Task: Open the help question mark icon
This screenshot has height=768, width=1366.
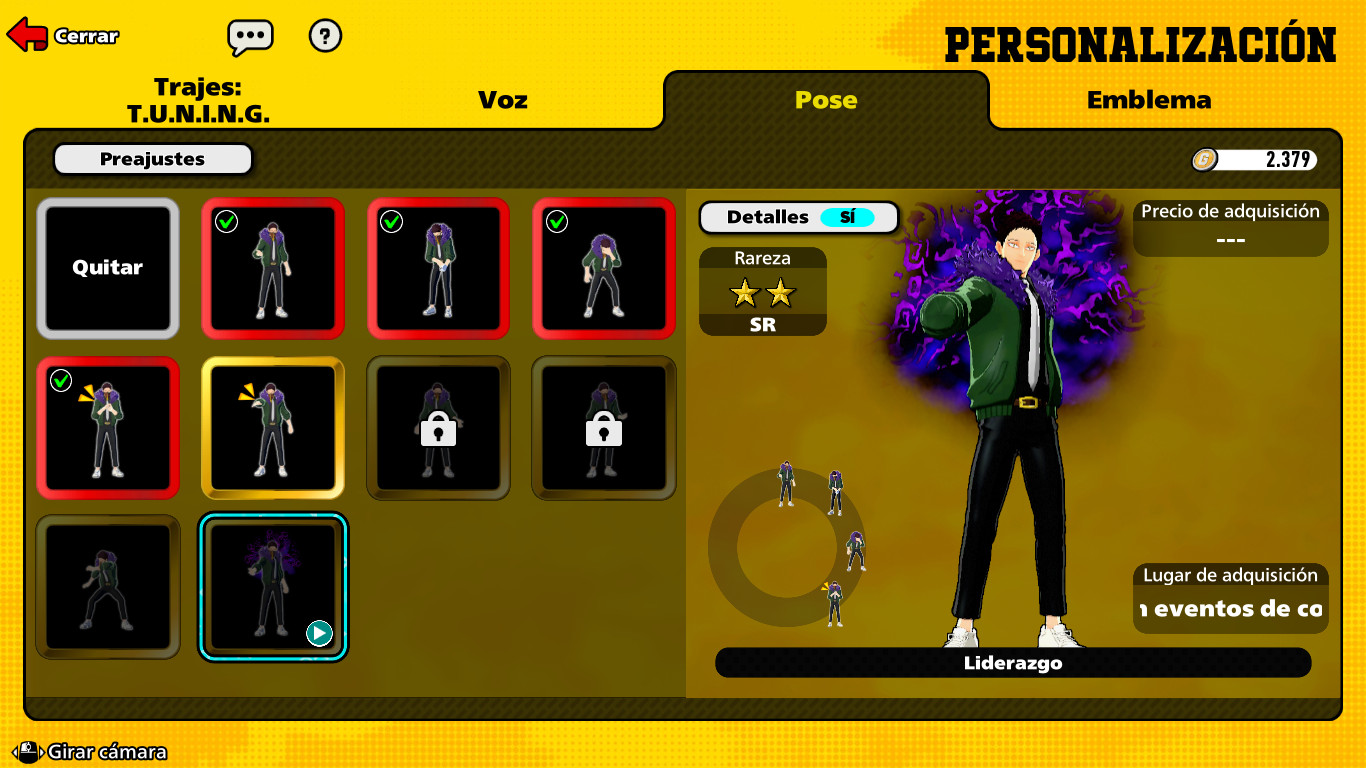Action: [x=324, y=37]
